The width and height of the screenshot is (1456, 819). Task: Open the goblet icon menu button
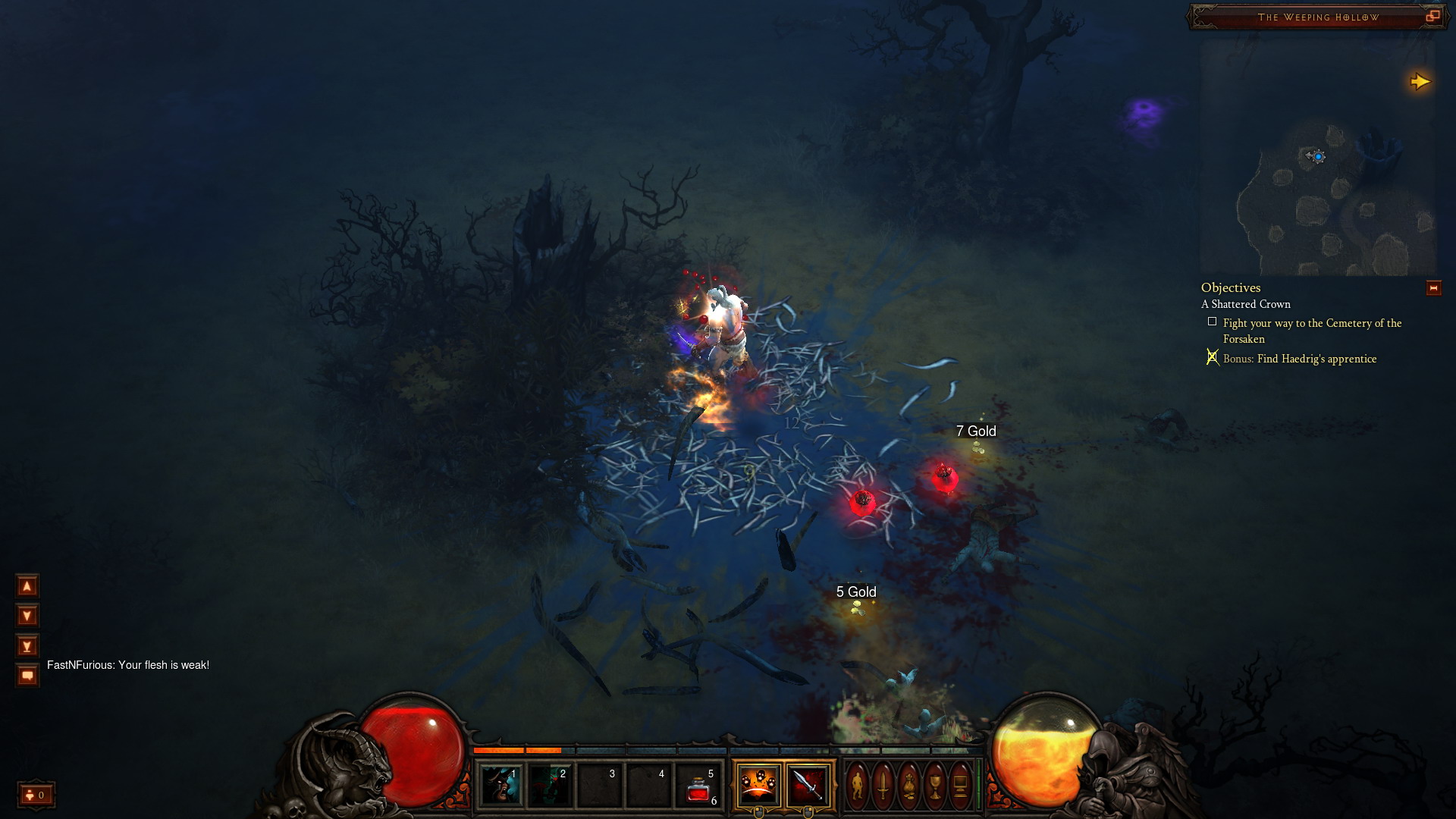tap(935, 785)
